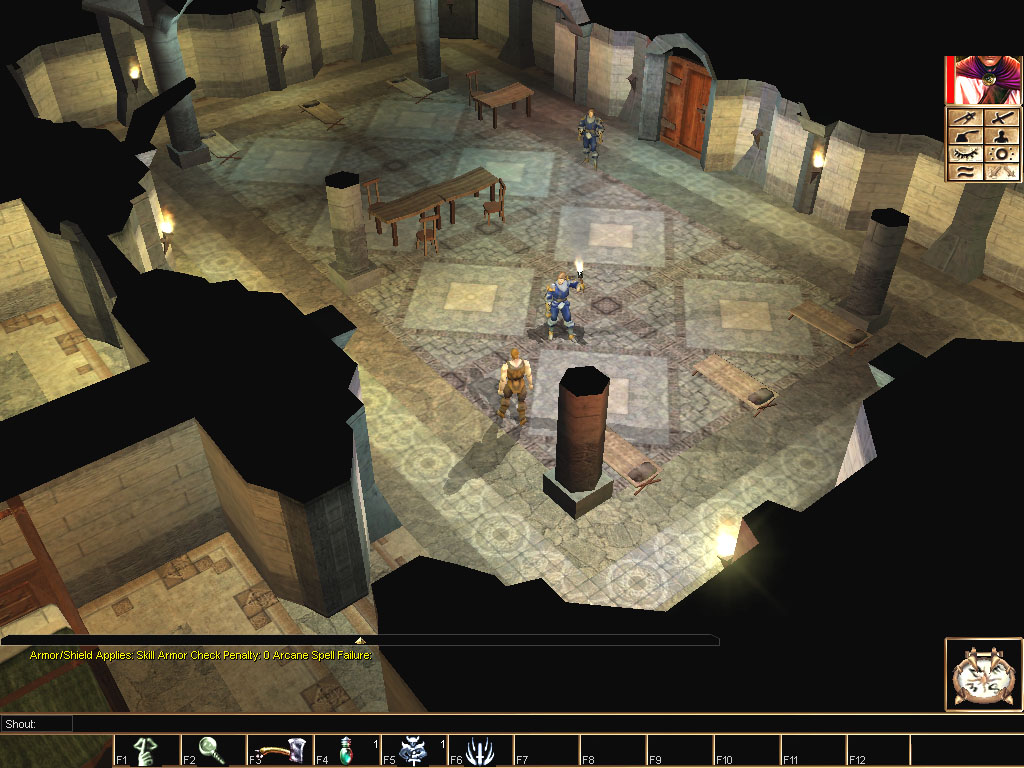Toggle the closed eye stealth button

[x=965, y=154]
